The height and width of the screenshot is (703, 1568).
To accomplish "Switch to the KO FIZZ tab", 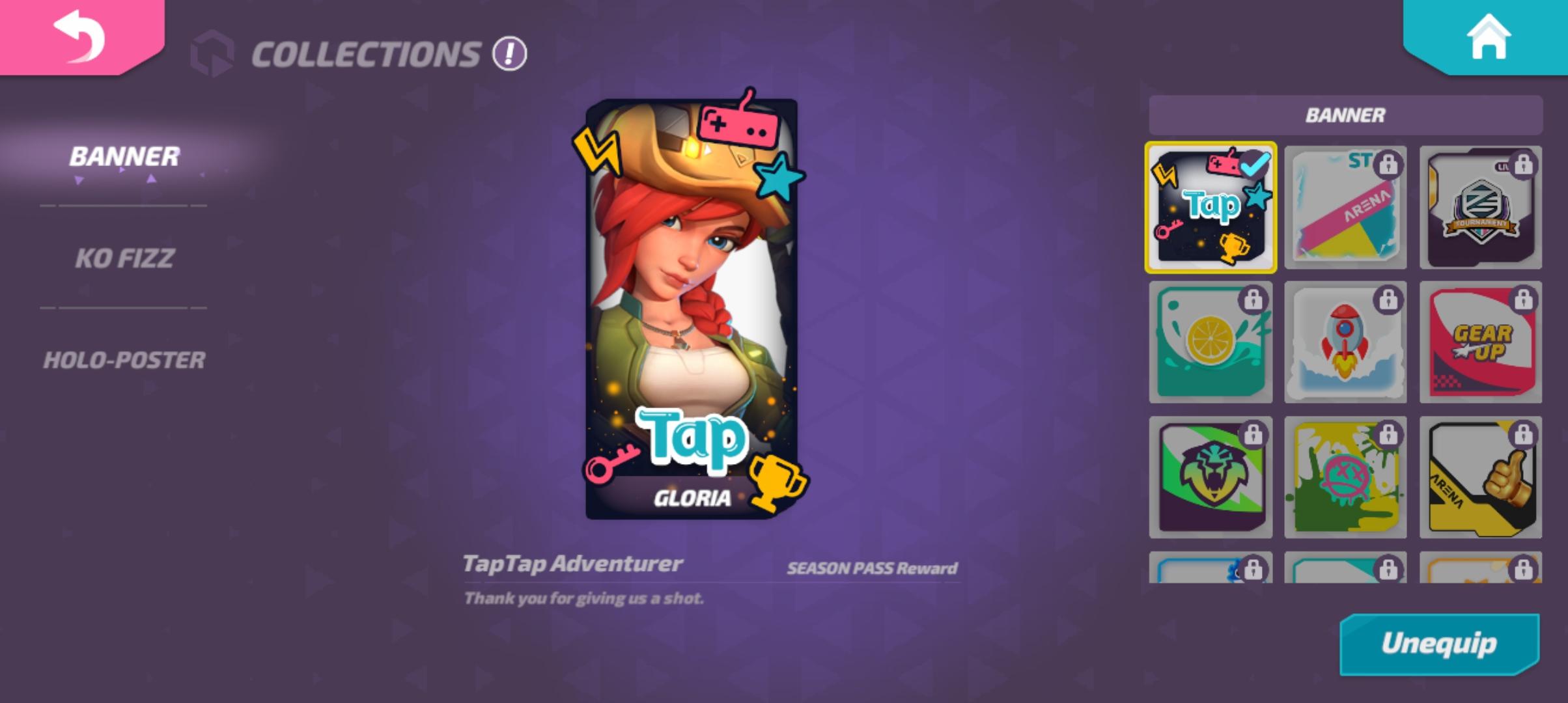I will coord(123,256).
